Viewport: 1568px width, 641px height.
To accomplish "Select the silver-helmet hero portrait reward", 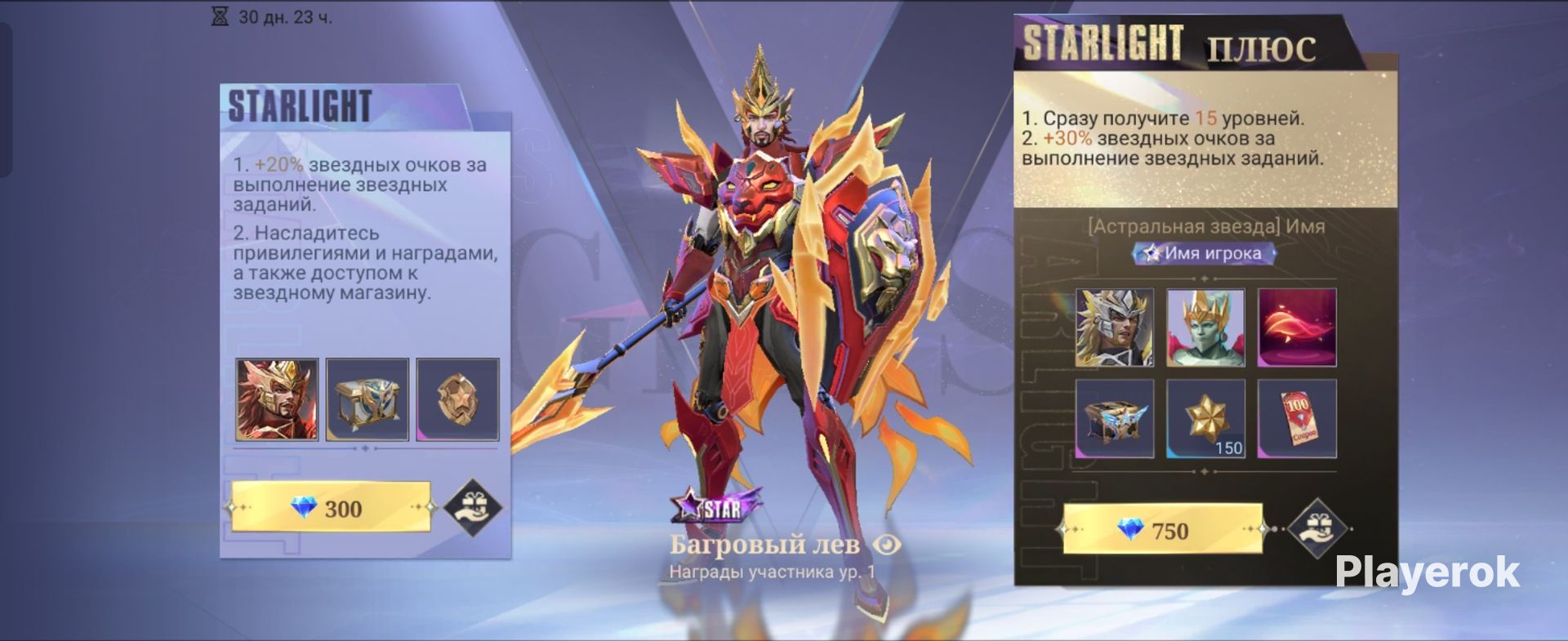I will click(1115, 327).
